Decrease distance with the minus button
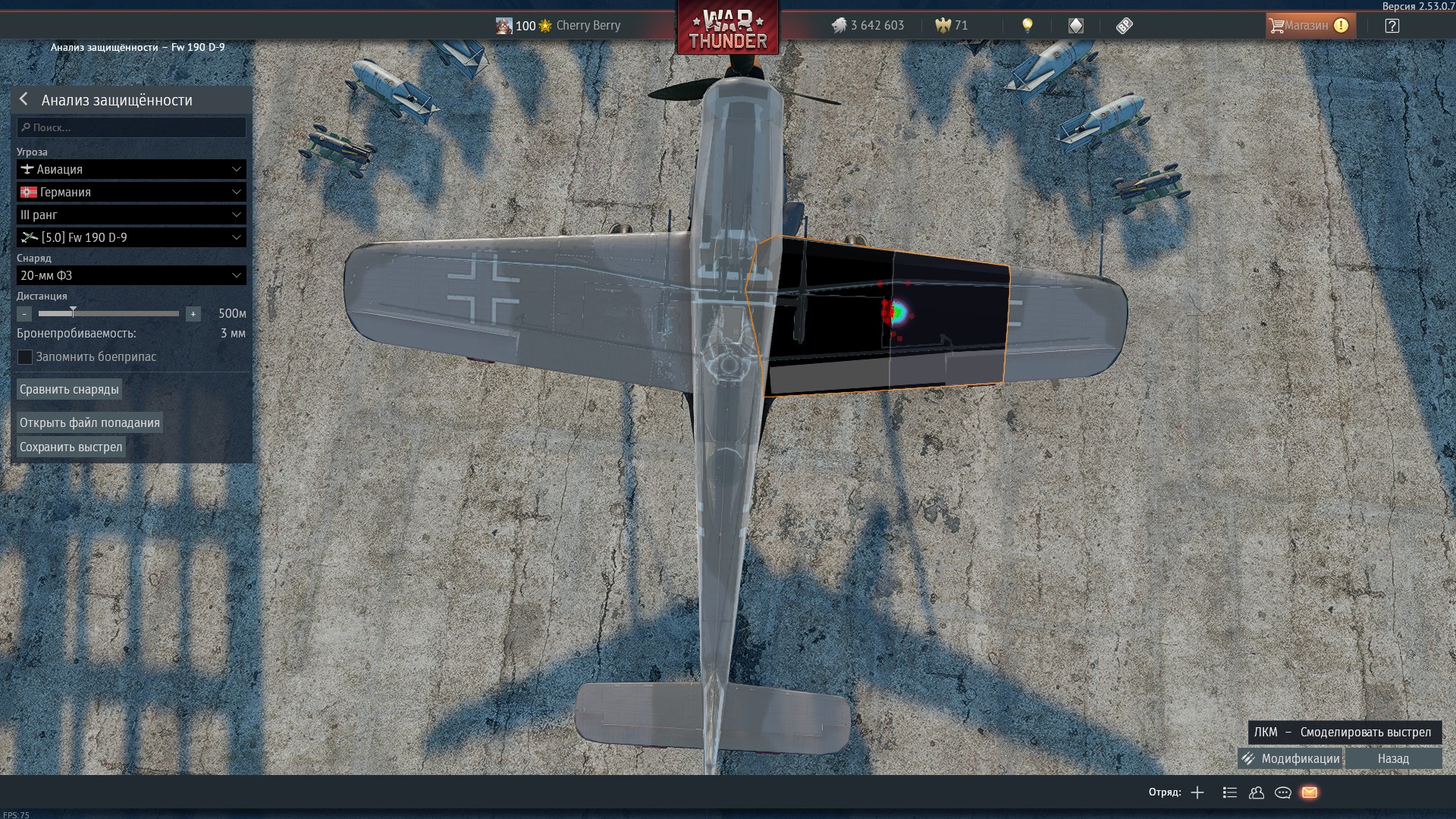 click(24, 314)
